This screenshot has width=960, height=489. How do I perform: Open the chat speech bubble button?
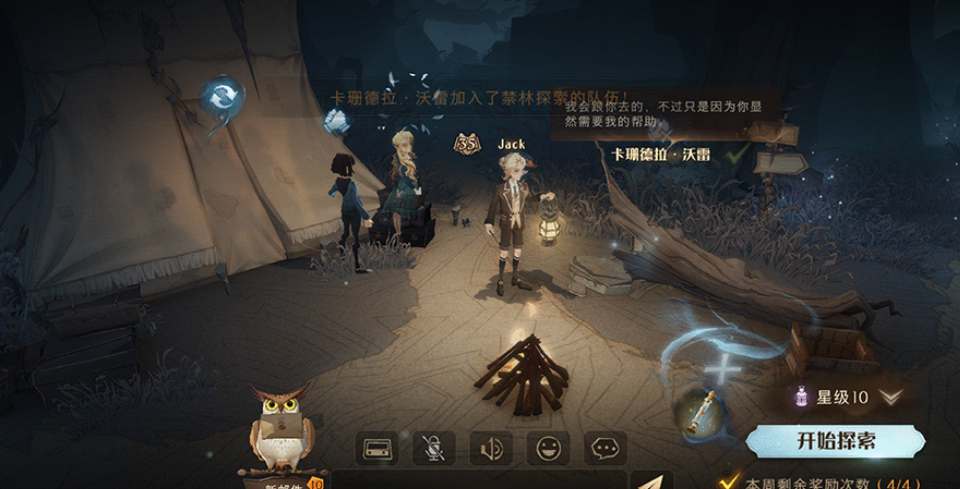605,448
